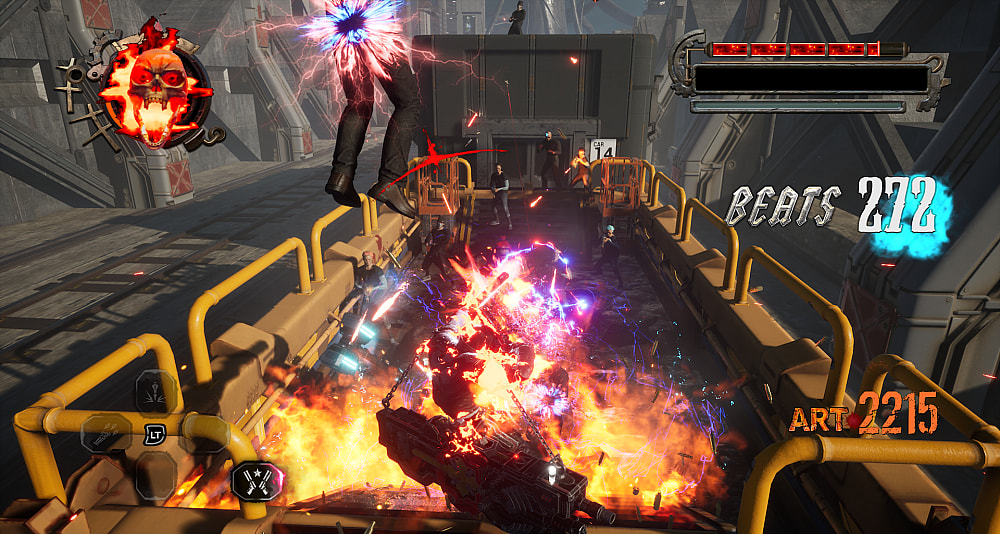
Task: Choose the slanted weapon ability slot
Action: tap(103, 433)
